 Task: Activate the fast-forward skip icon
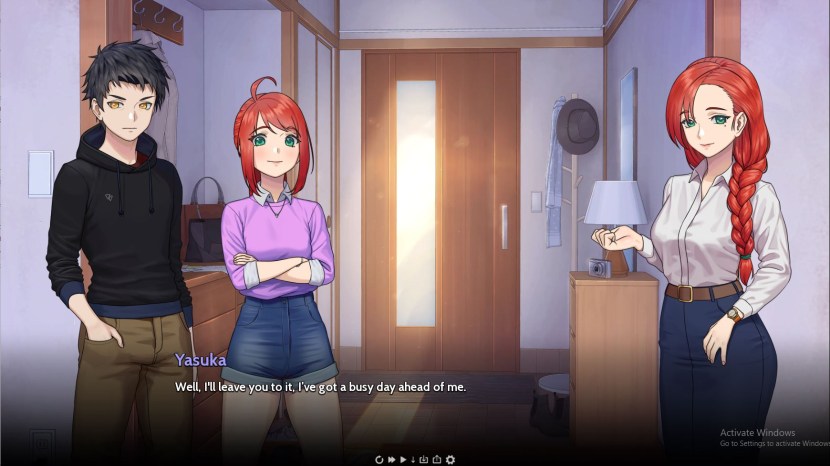(391, 459)
